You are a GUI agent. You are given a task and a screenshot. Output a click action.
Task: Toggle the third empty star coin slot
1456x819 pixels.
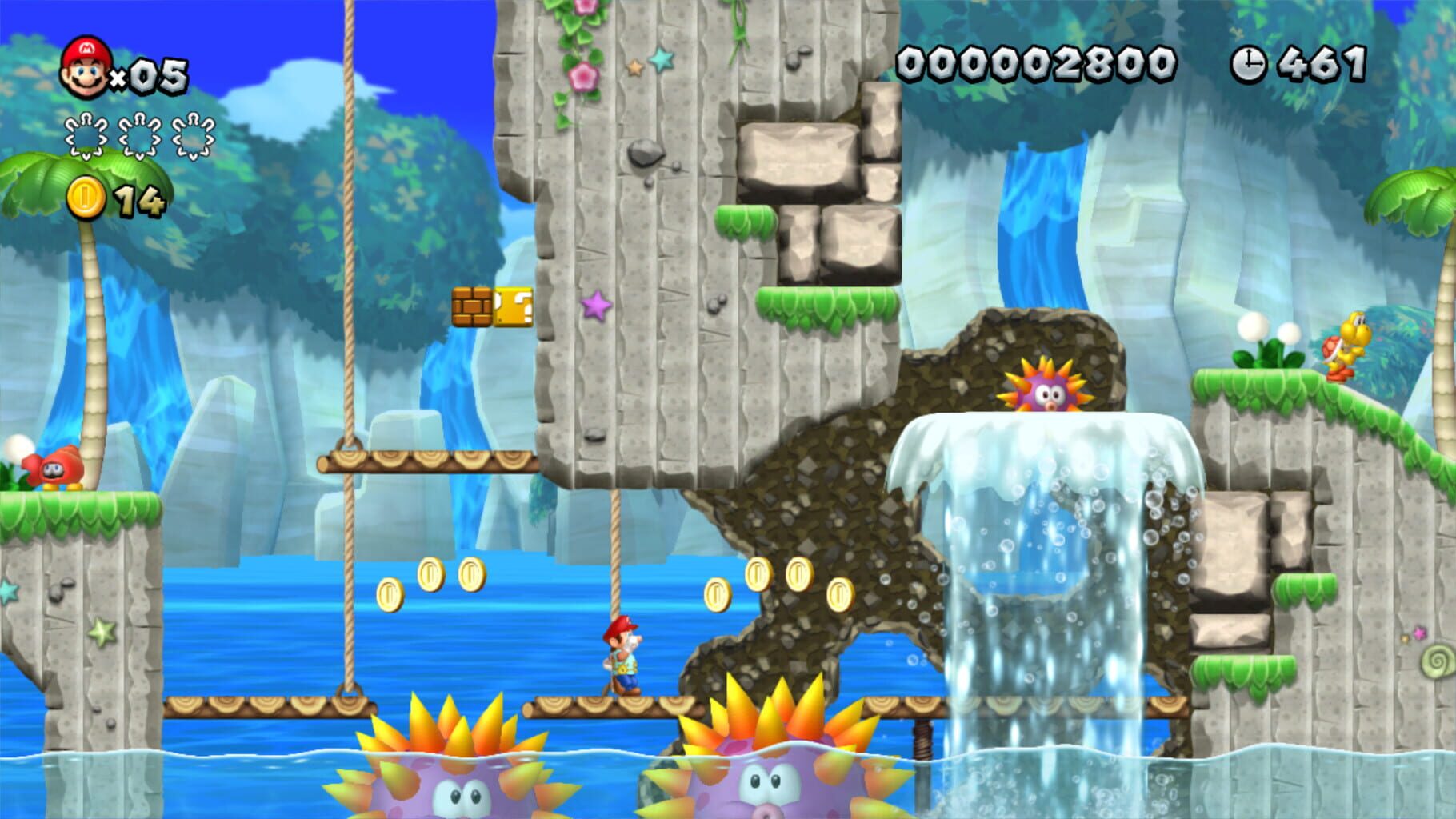pos(192,134)
